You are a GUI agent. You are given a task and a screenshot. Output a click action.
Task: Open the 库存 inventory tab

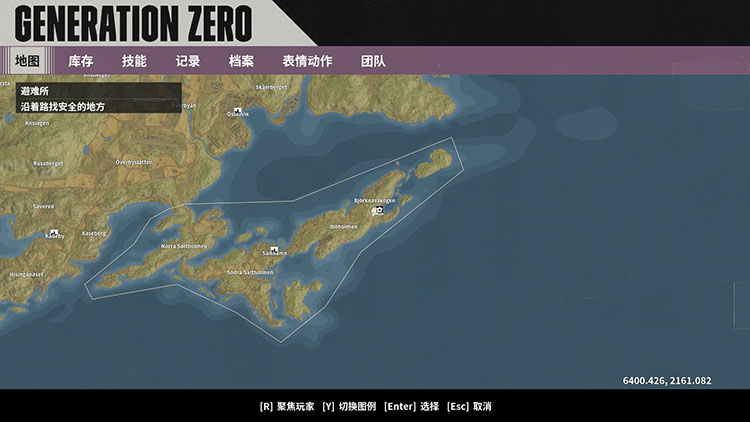(81, 61)
